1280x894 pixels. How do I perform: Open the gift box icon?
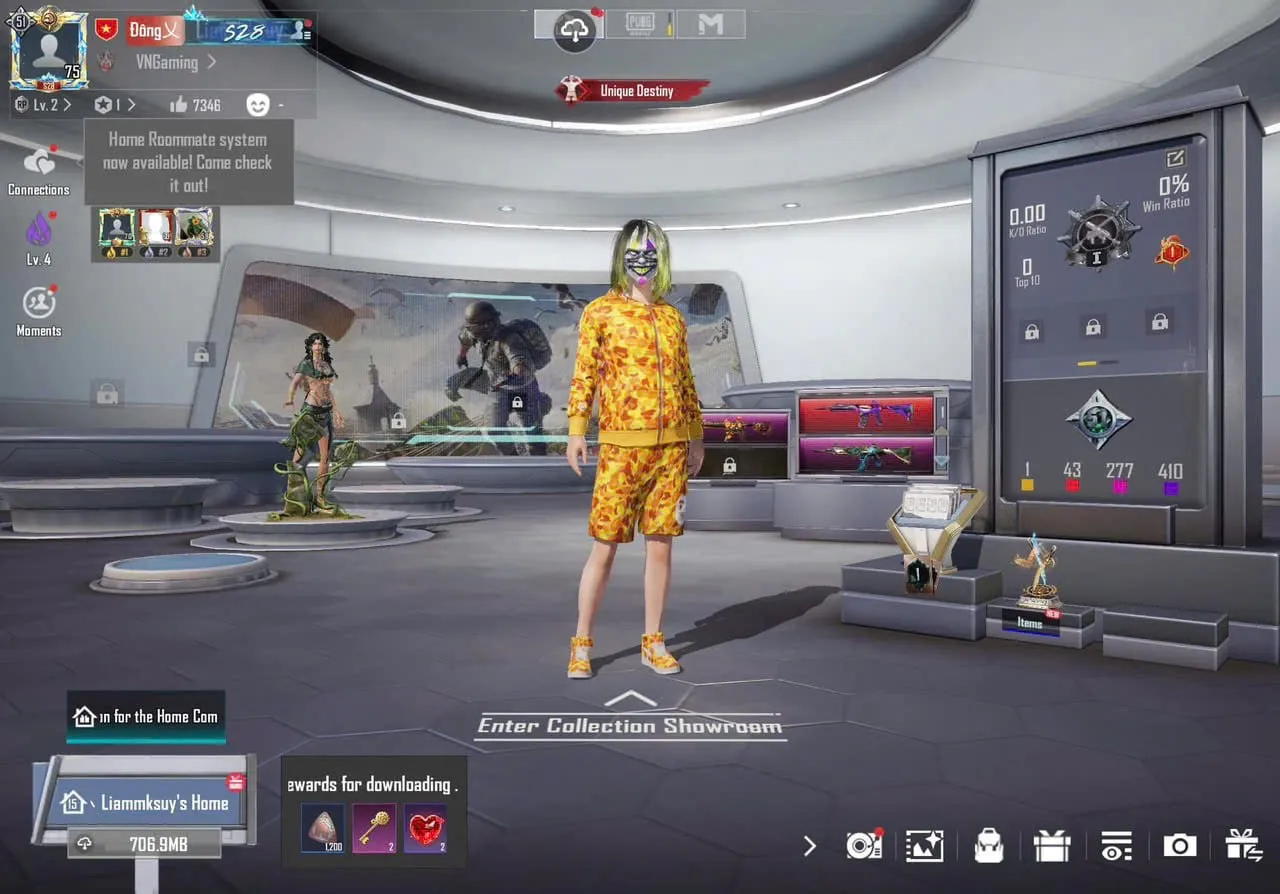1052,846
